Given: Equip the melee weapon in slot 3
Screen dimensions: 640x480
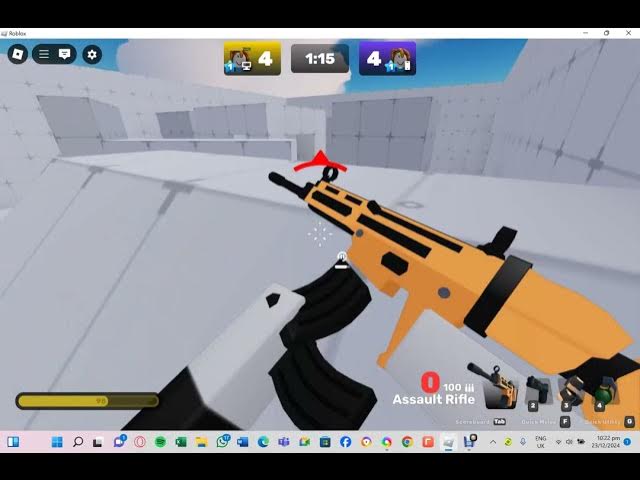Looking at the screenshot, I should pyautogui.click(x=570, y=390).
